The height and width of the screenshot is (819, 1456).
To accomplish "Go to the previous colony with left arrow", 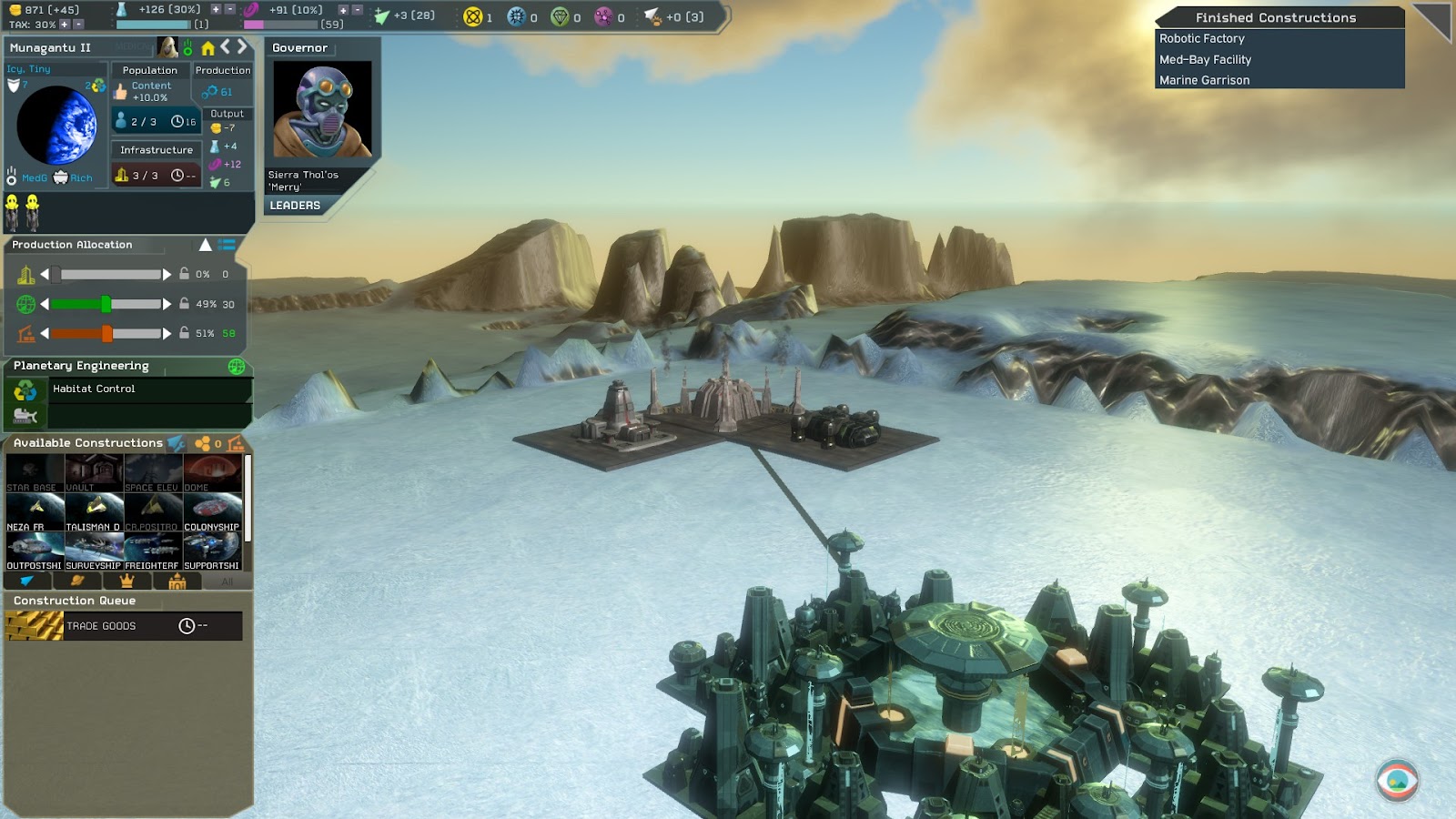I will pos(225,46).
